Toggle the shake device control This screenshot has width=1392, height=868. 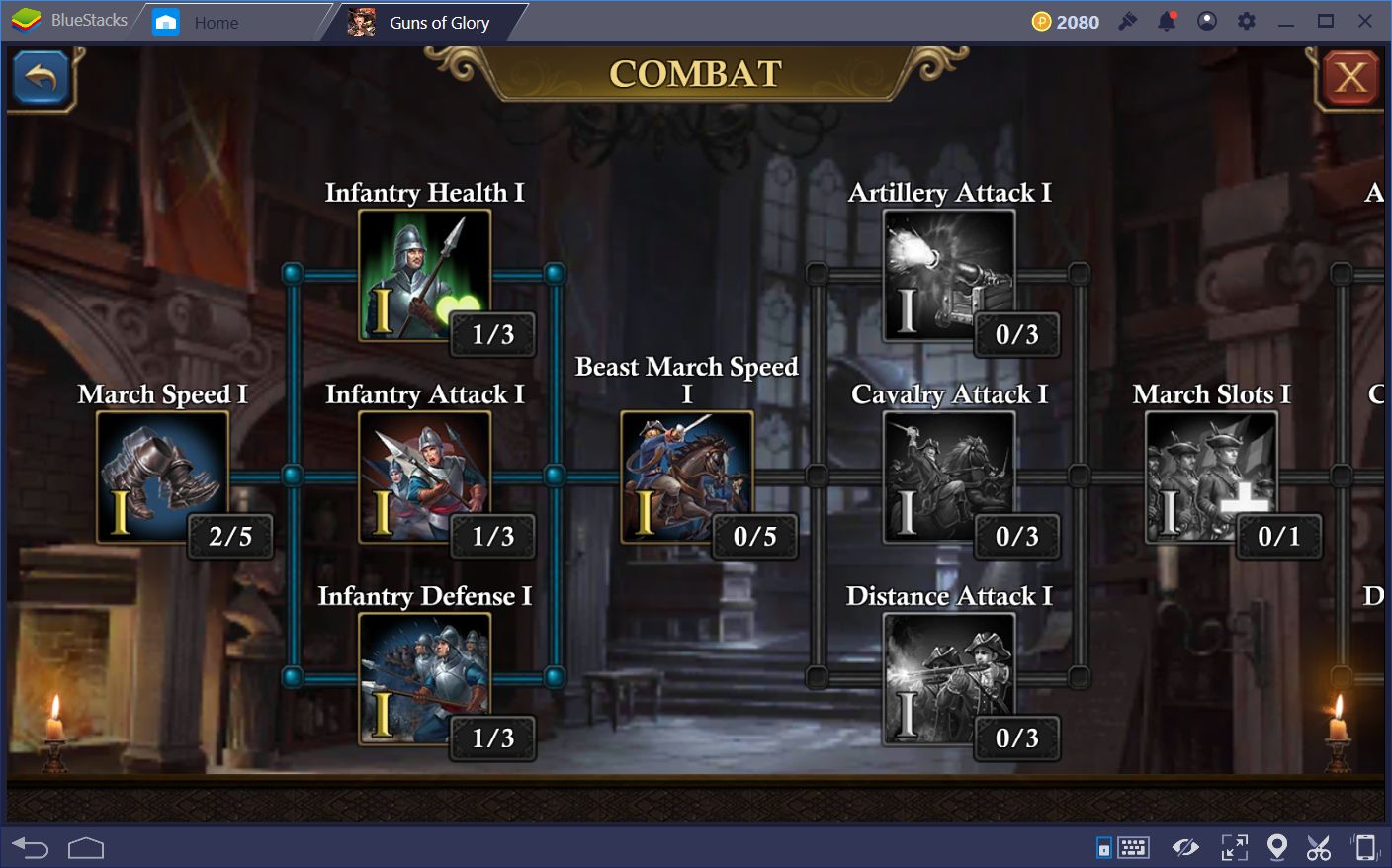[x=1367, y=847]
